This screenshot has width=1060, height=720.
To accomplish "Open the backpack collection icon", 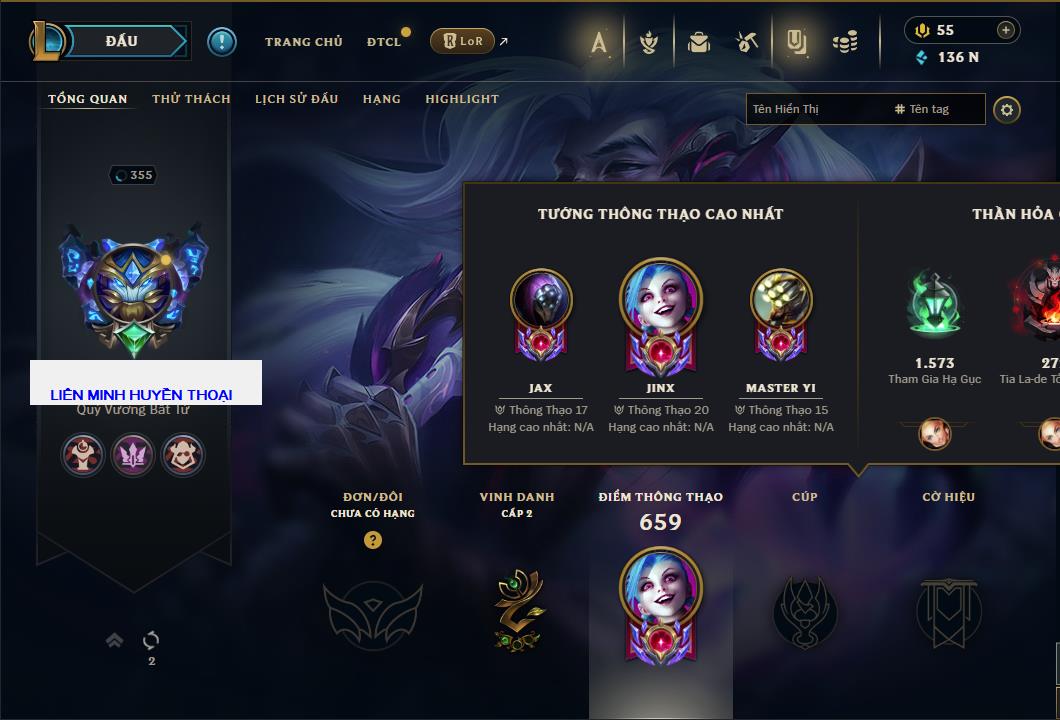I will (x=699, y=42).
